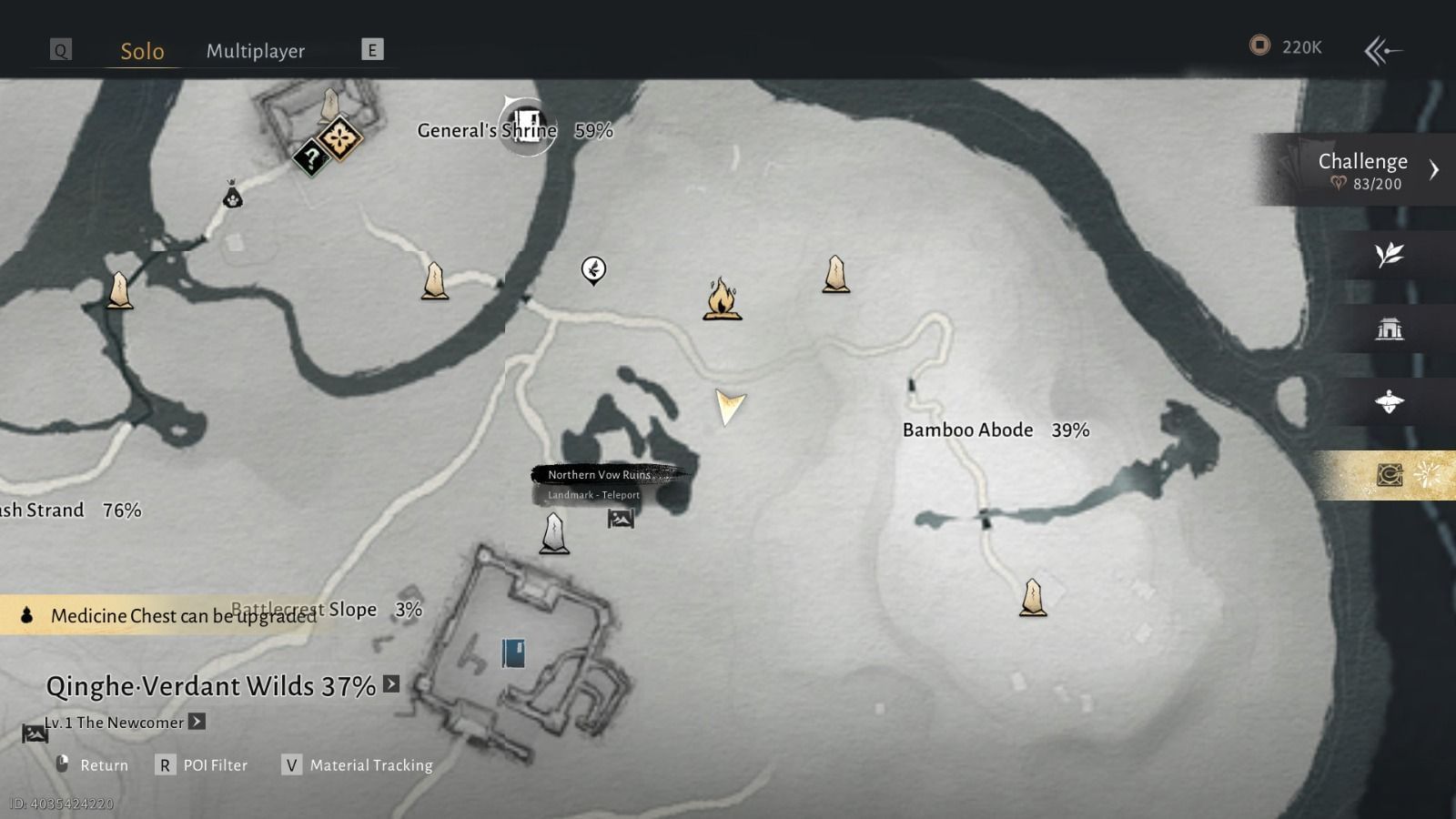Select the tea leaf icon in right sidebar

[1388, 258]
